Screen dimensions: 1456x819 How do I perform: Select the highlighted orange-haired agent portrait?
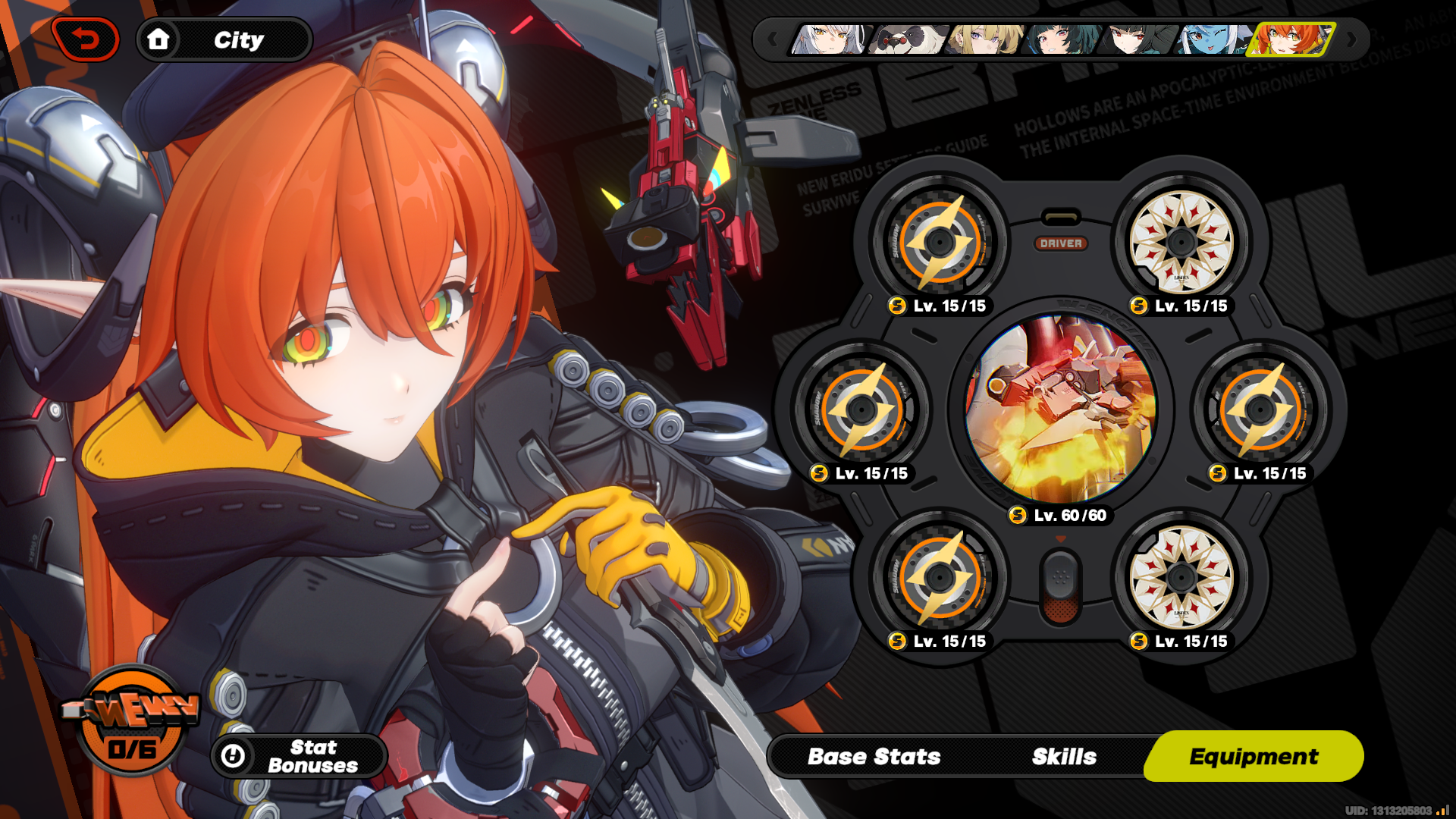[x=1292, y=39]
